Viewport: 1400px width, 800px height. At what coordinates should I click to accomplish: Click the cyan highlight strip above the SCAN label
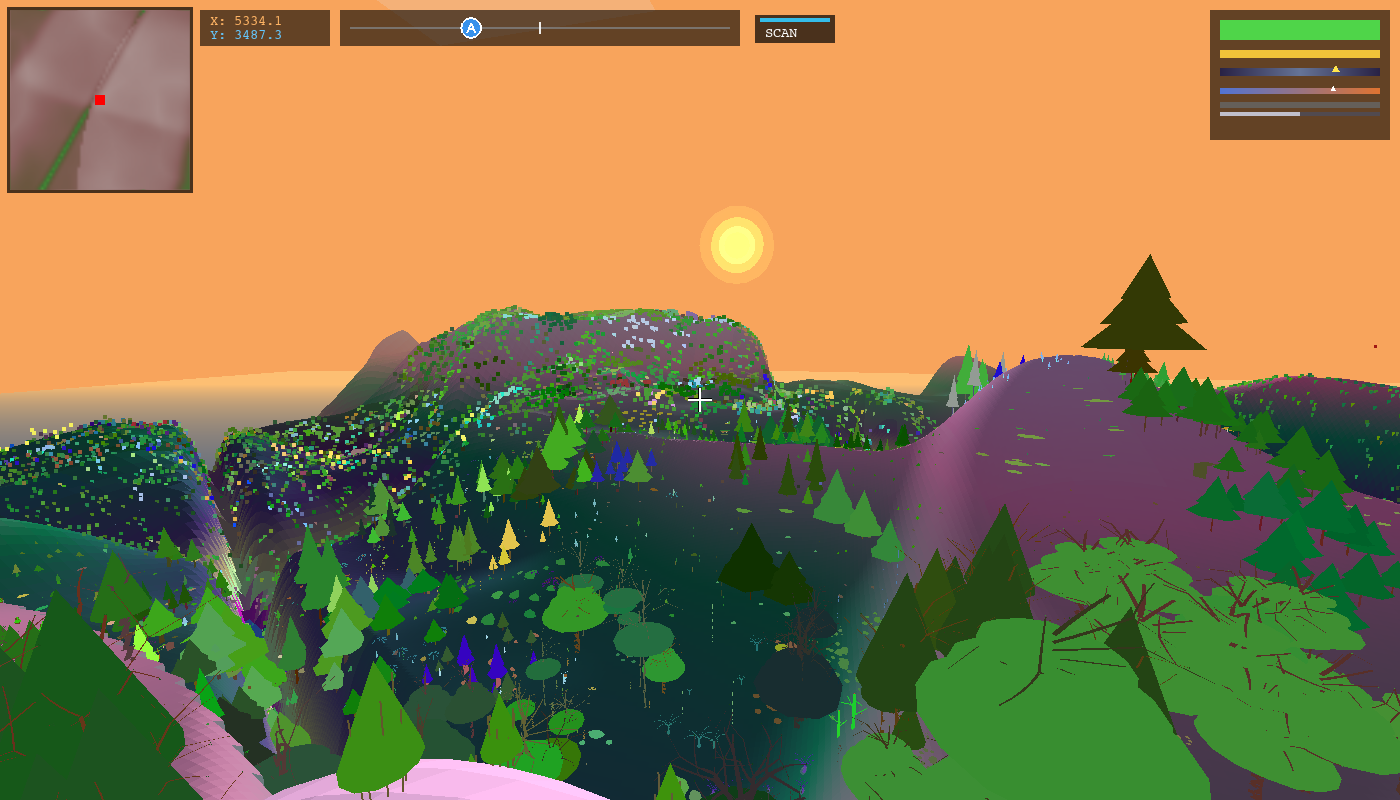[x=795, y=18]
